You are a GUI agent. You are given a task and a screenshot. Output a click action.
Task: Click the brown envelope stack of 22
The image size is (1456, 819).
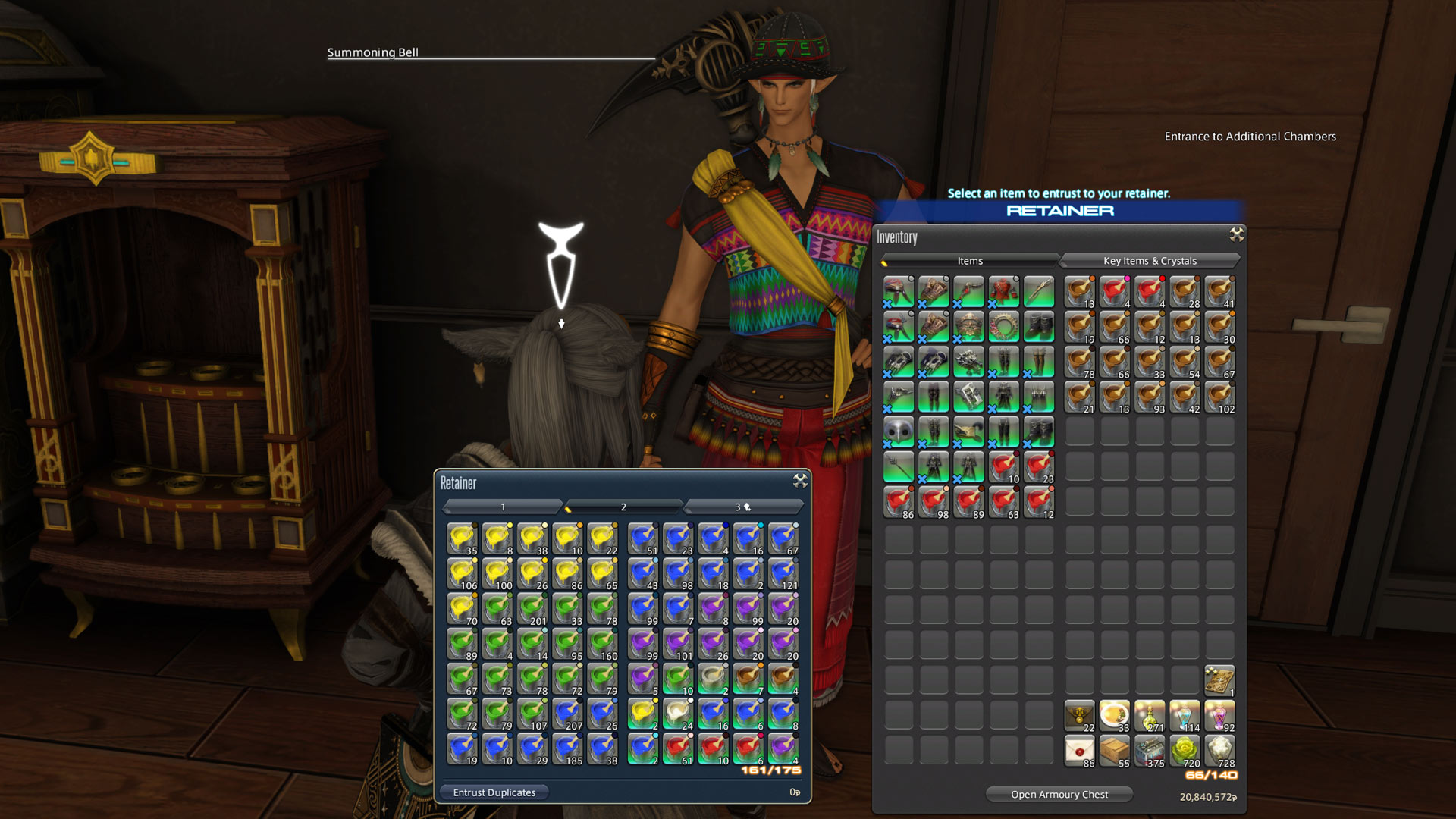point(1079,714)
